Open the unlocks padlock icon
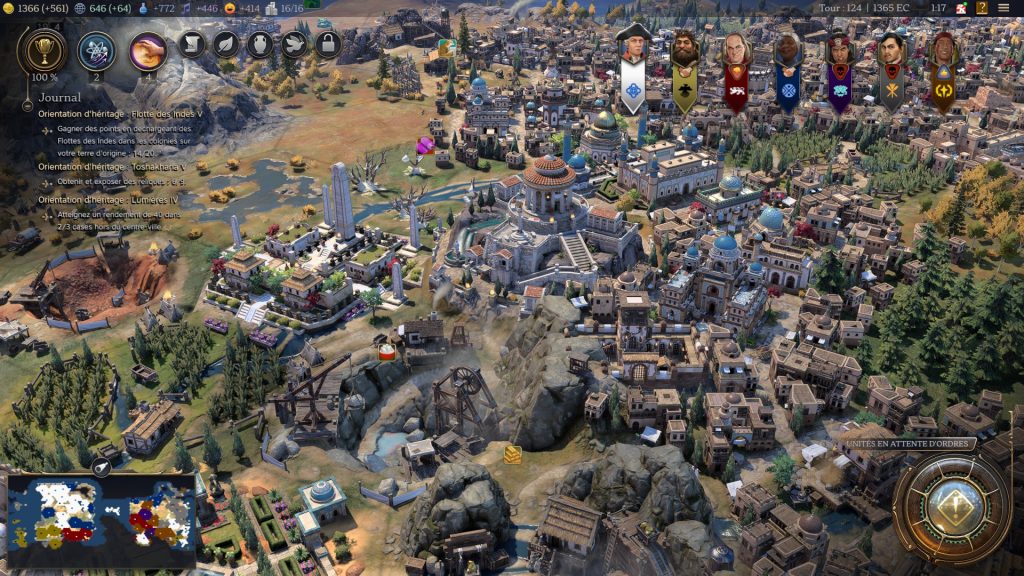 click(x=328, y=44)
